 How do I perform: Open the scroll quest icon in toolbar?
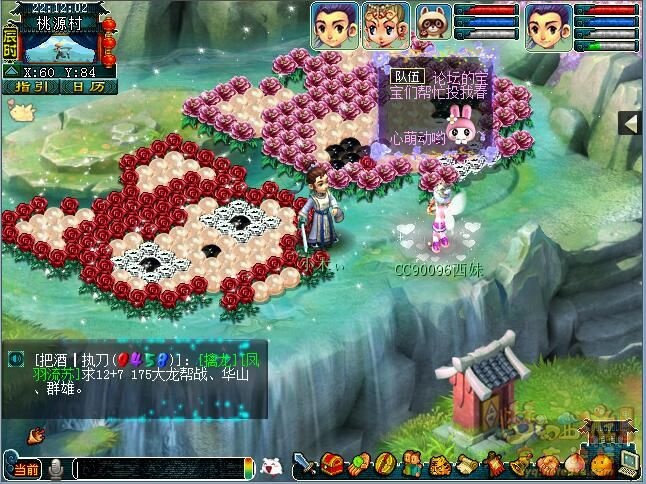click(x=466, y=465)
